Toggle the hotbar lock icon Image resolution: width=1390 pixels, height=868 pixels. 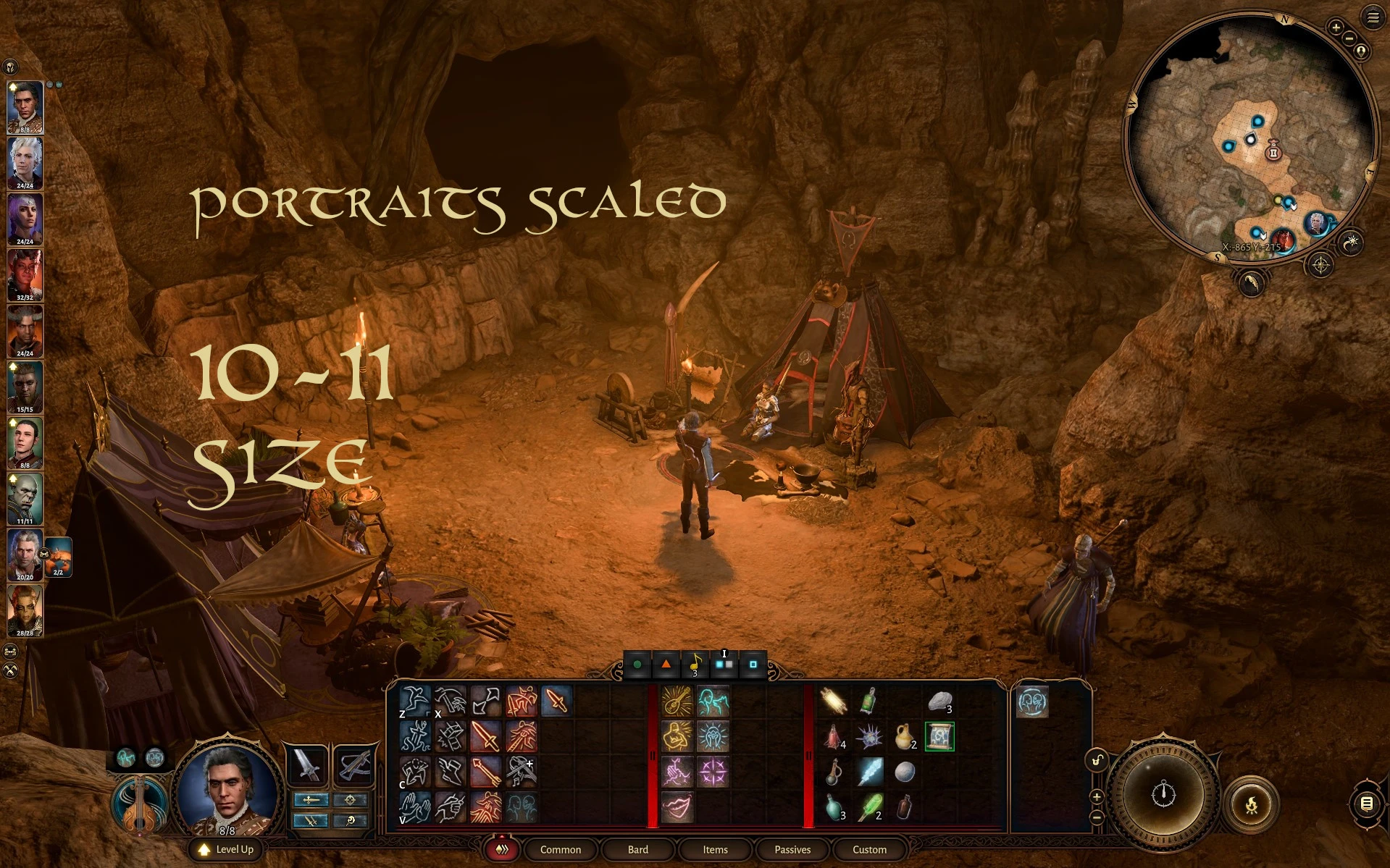1097,759
